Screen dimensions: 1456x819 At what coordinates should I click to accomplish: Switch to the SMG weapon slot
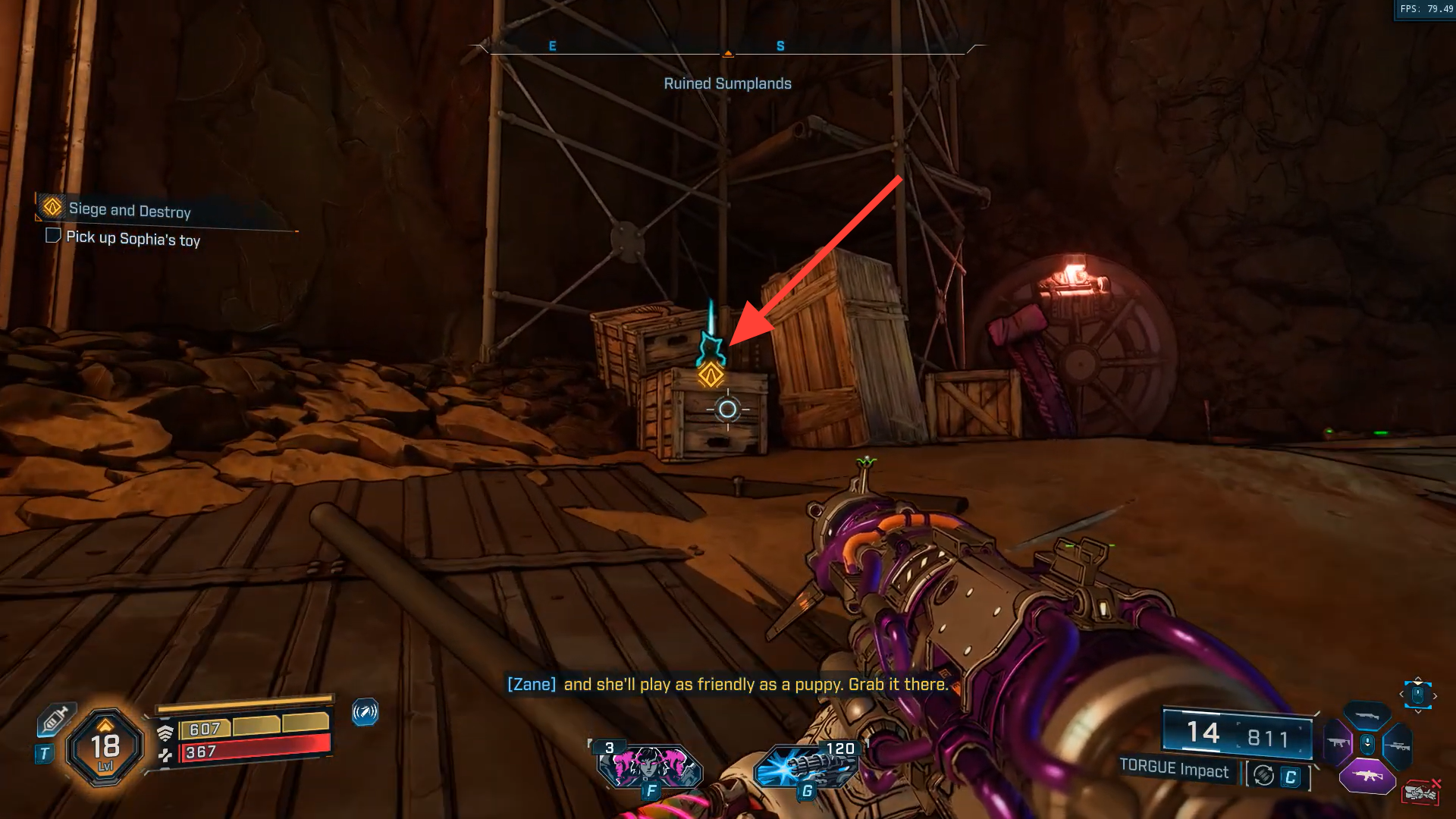click(1337, 742)
